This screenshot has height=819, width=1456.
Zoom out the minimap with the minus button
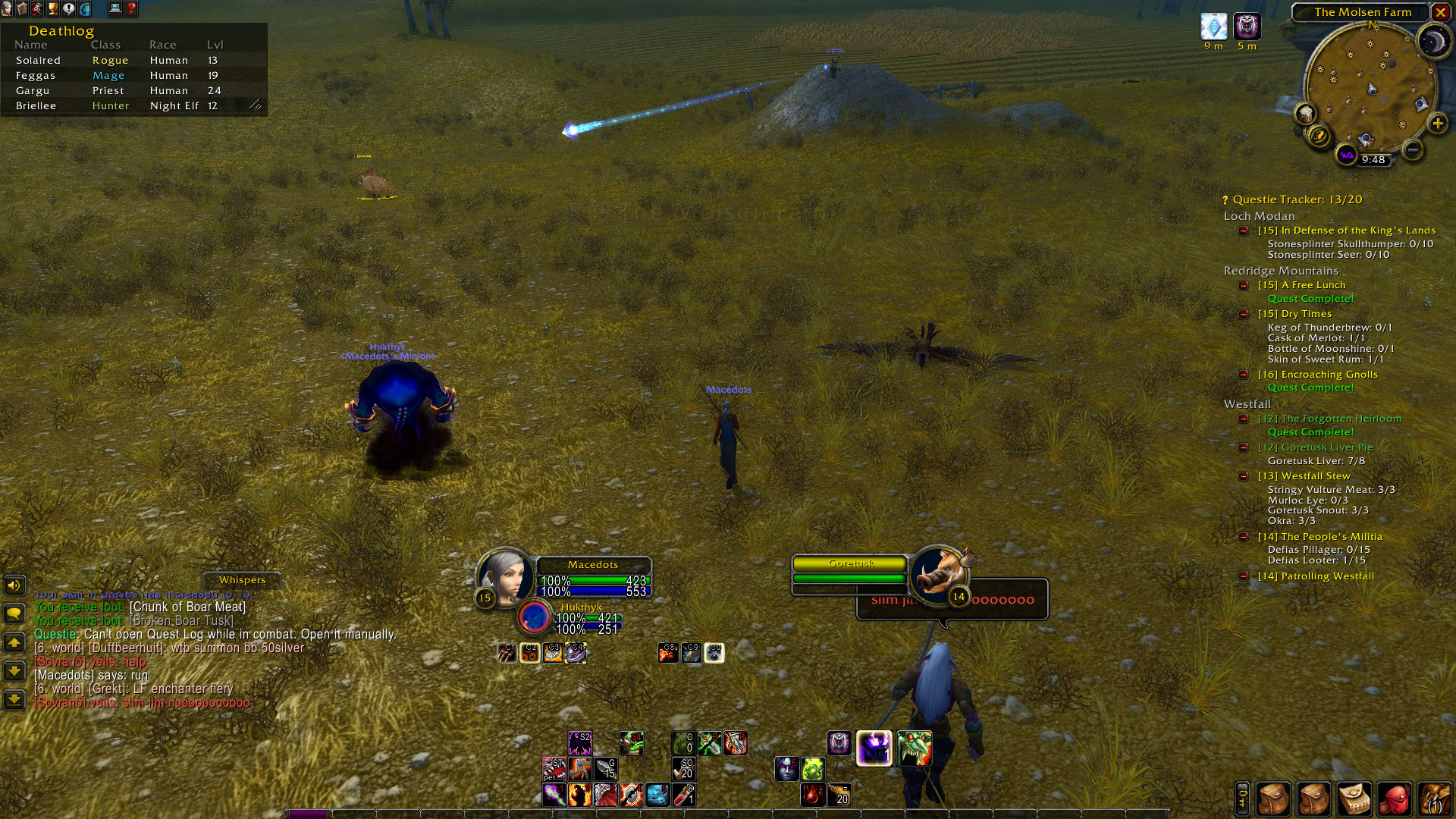1412,149
